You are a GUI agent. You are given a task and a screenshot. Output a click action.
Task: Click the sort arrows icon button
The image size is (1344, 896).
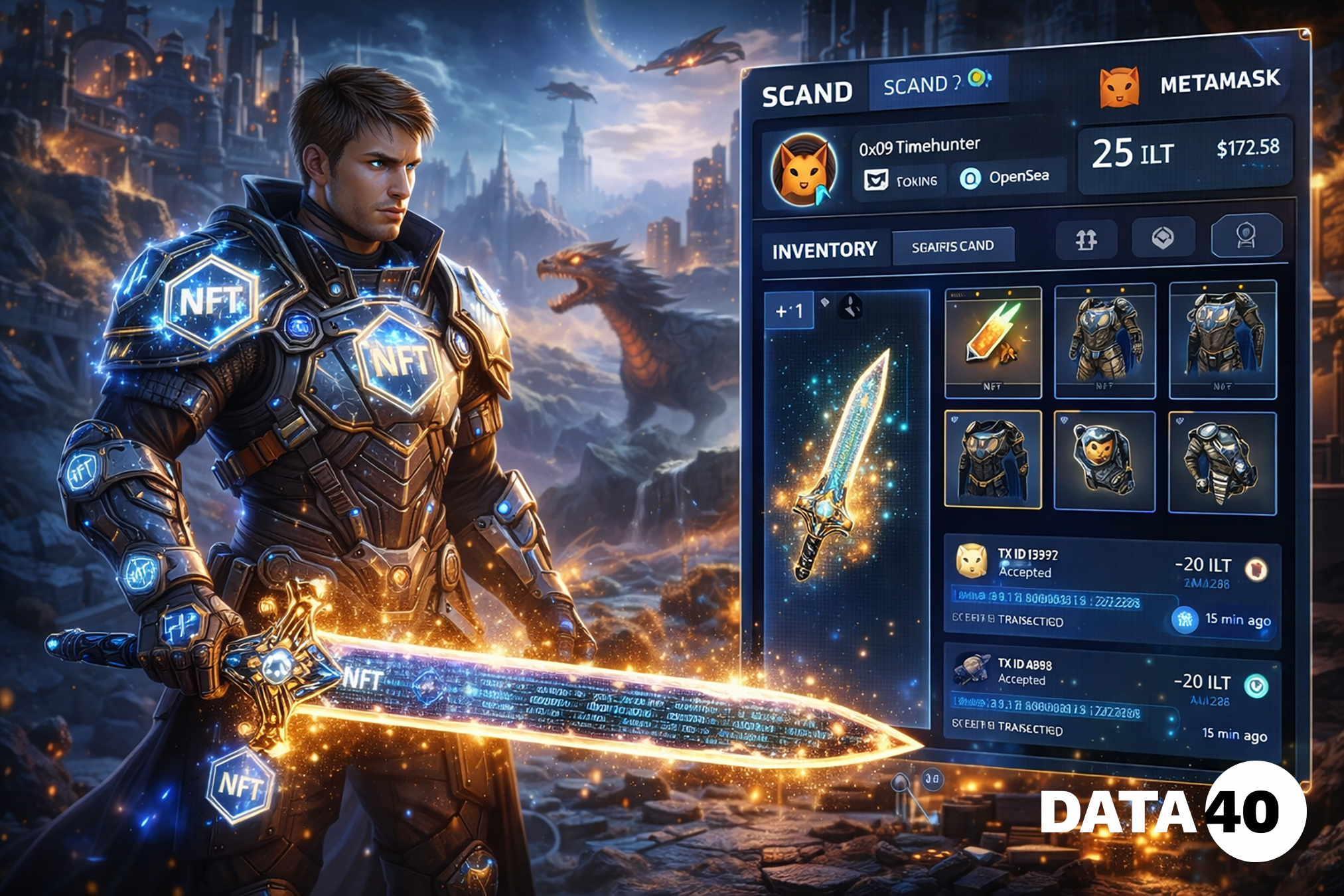1086,239
